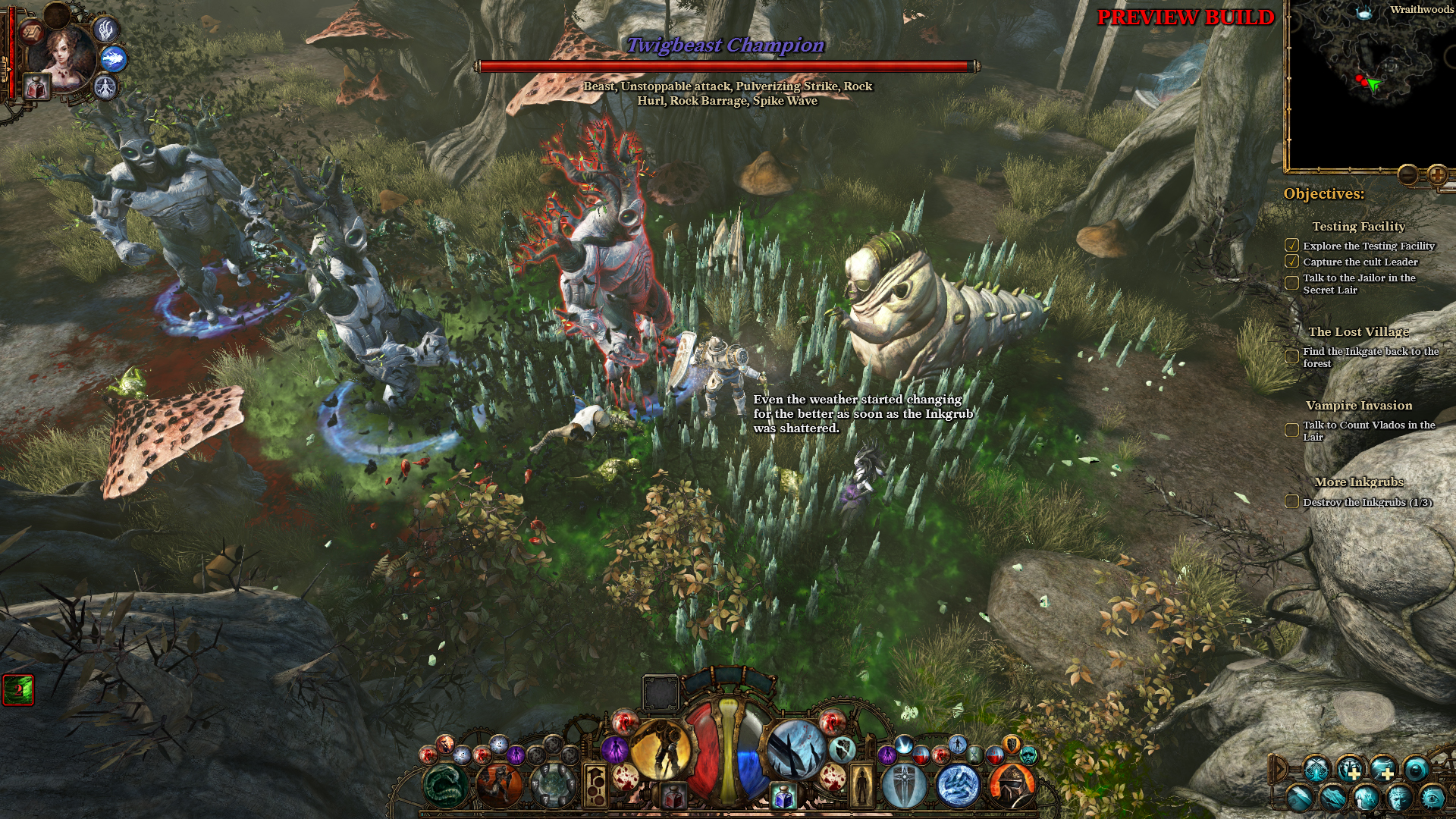This screenshot has height=819, width=1456.
Task: Activate the green serpent skill icon
Action: click(446, 785)
